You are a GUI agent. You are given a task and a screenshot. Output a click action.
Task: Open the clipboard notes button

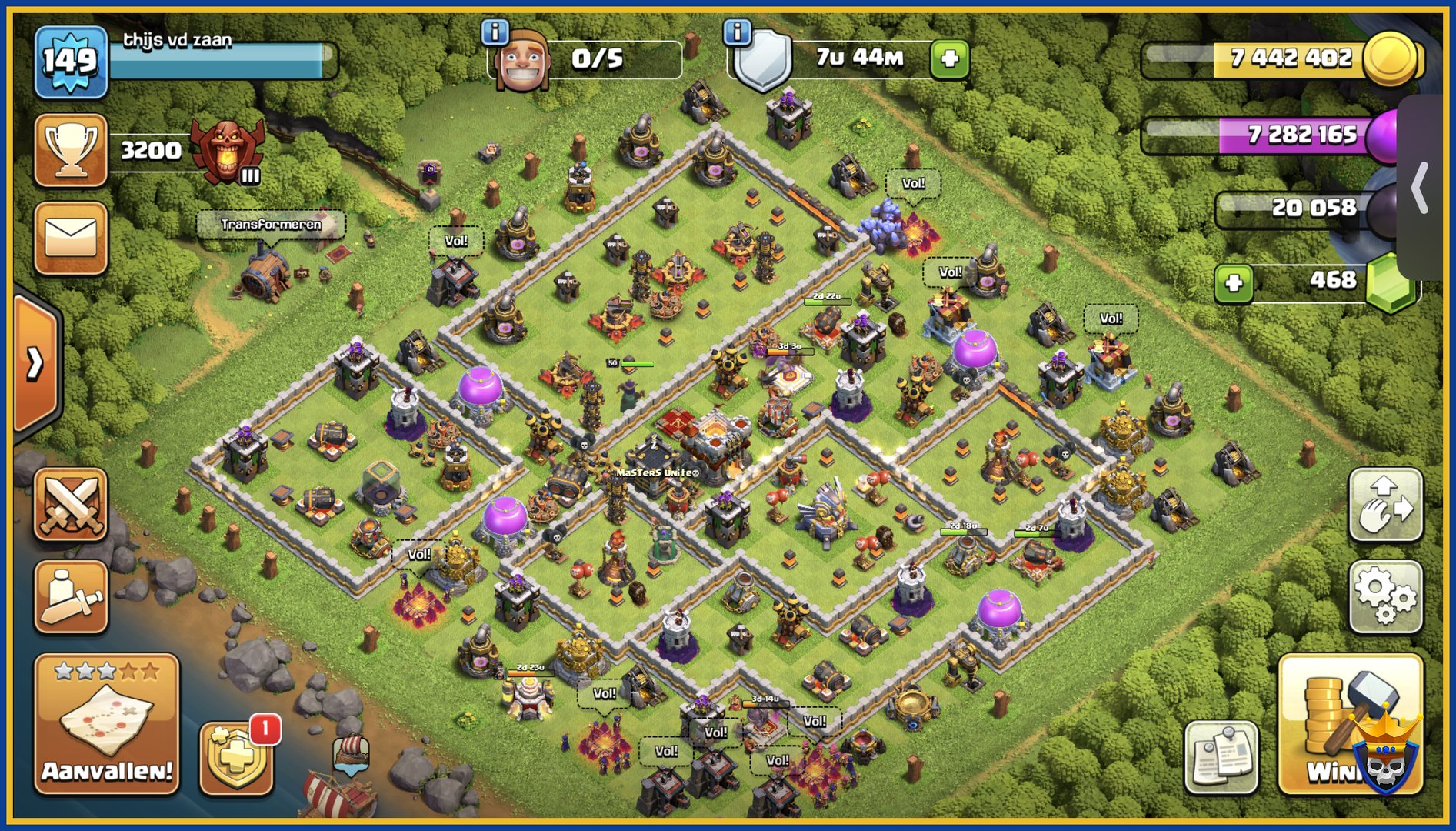pyautogui.click(x=1221, y=758)
